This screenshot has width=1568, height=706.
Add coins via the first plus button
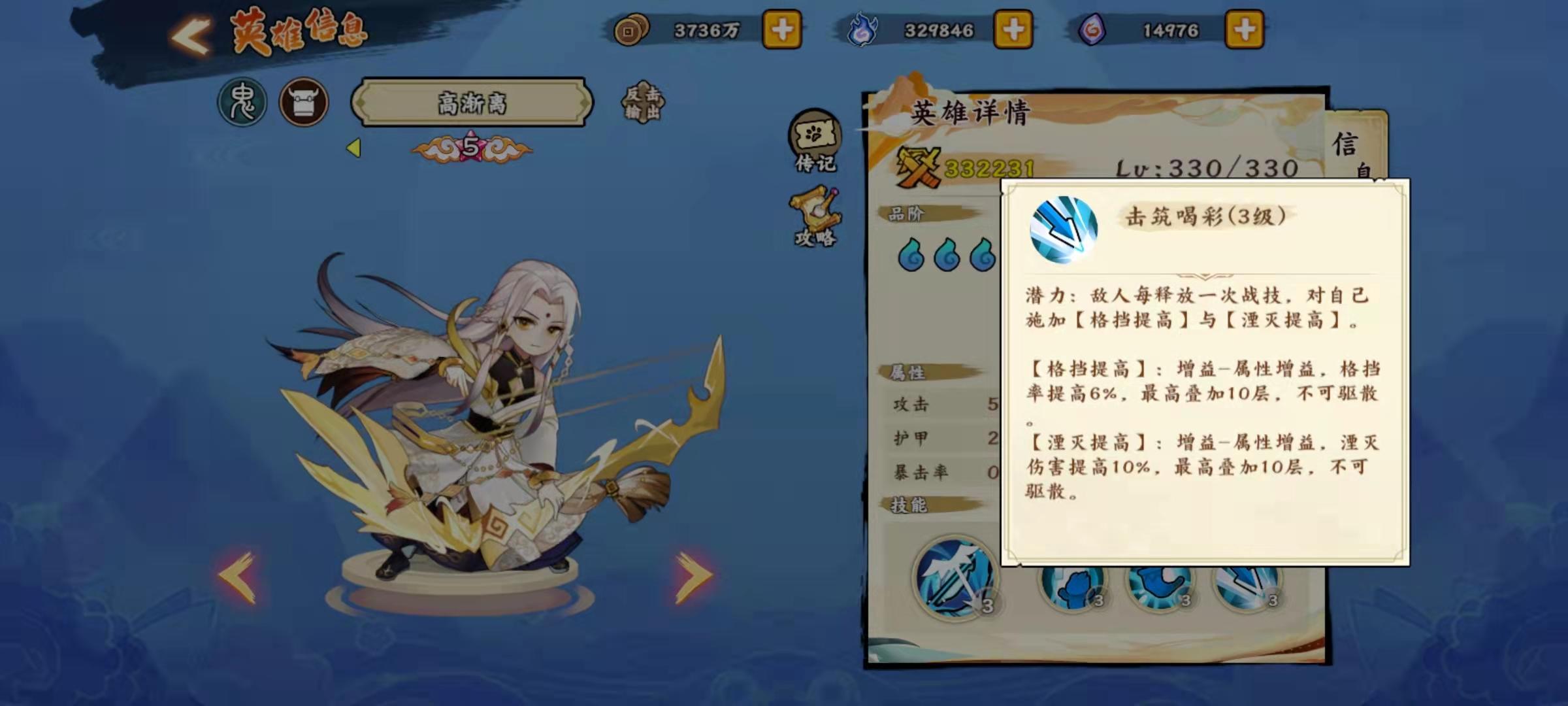click(x=781, y=29)
